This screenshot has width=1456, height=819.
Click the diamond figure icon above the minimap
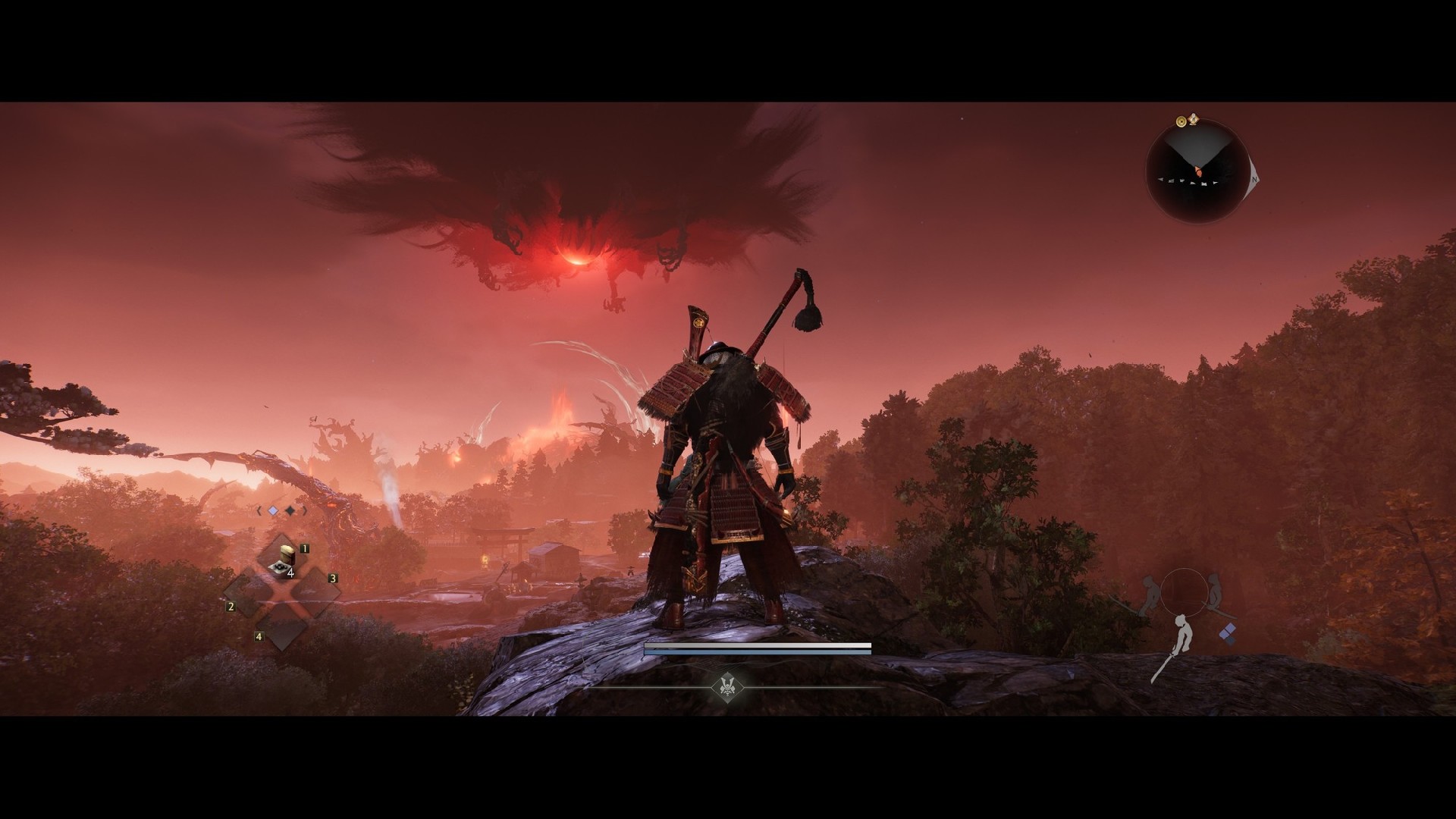coord(1193,119)
